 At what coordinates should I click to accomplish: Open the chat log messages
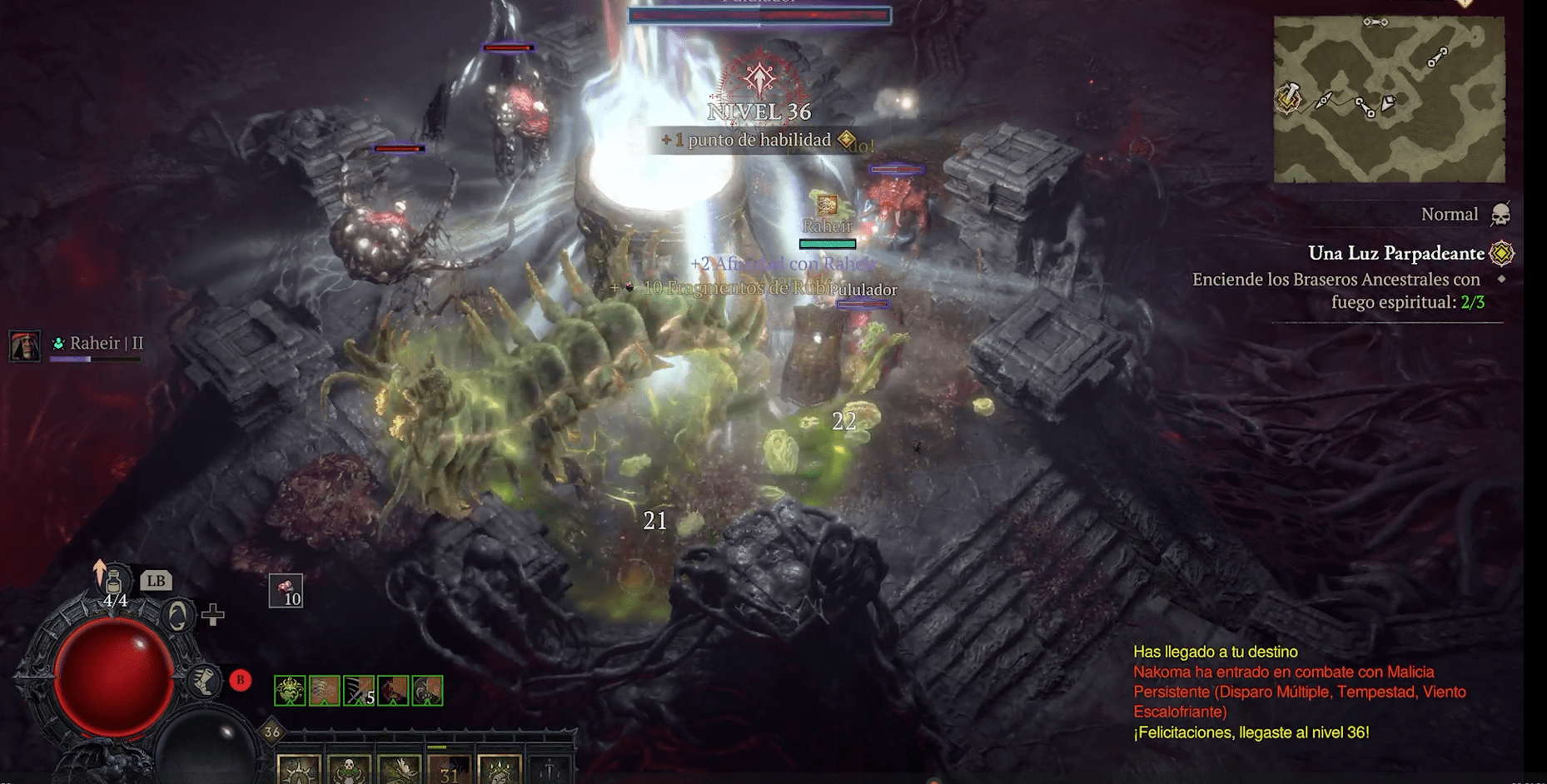[x=1299, y=692]
